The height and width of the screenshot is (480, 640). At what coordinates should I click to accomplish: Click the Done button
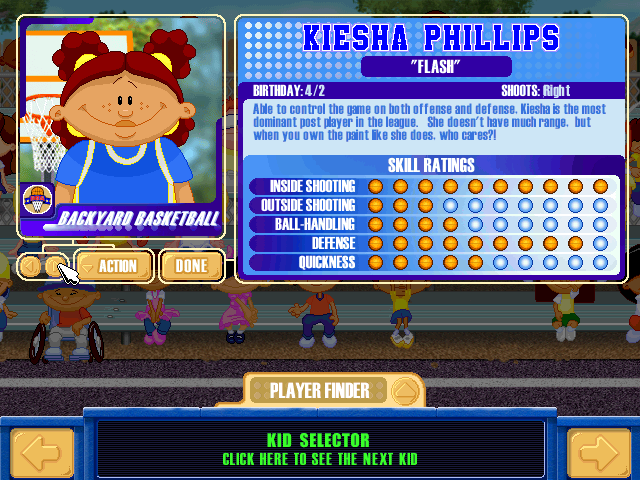click(x=191, y=266)
